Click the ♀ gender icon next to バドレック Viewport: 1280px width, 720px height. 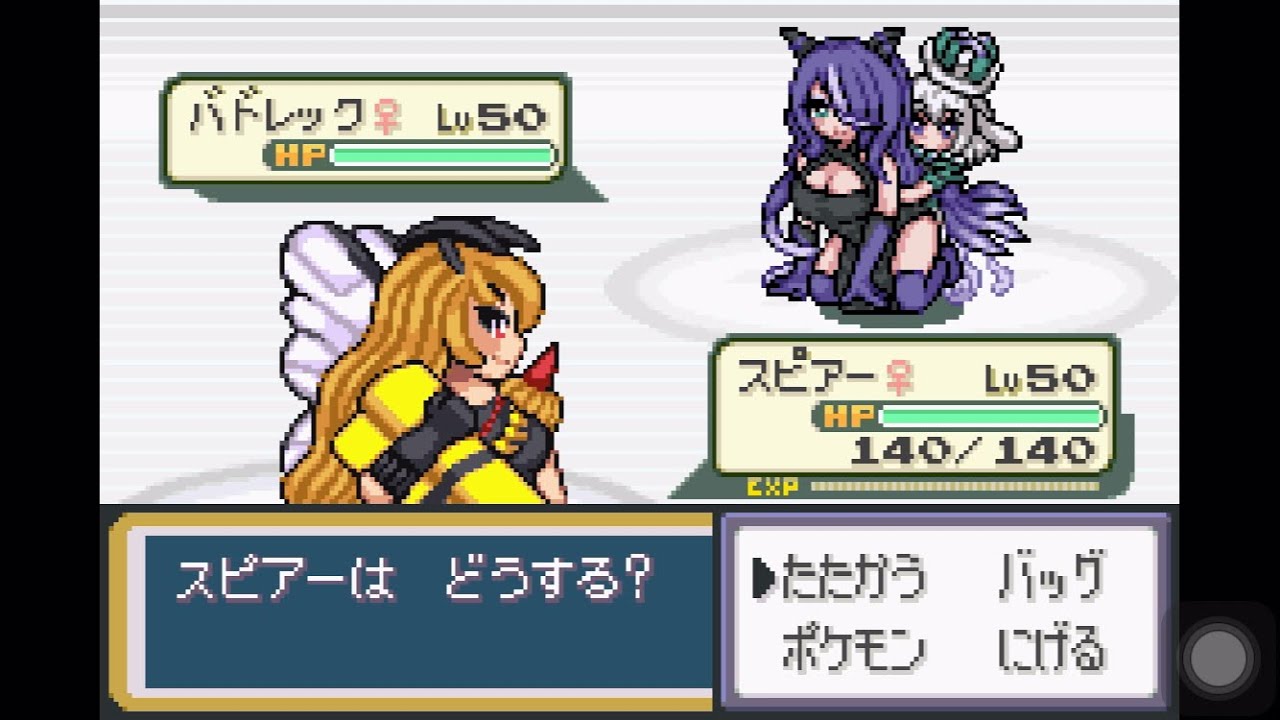[x=385, y=115]
